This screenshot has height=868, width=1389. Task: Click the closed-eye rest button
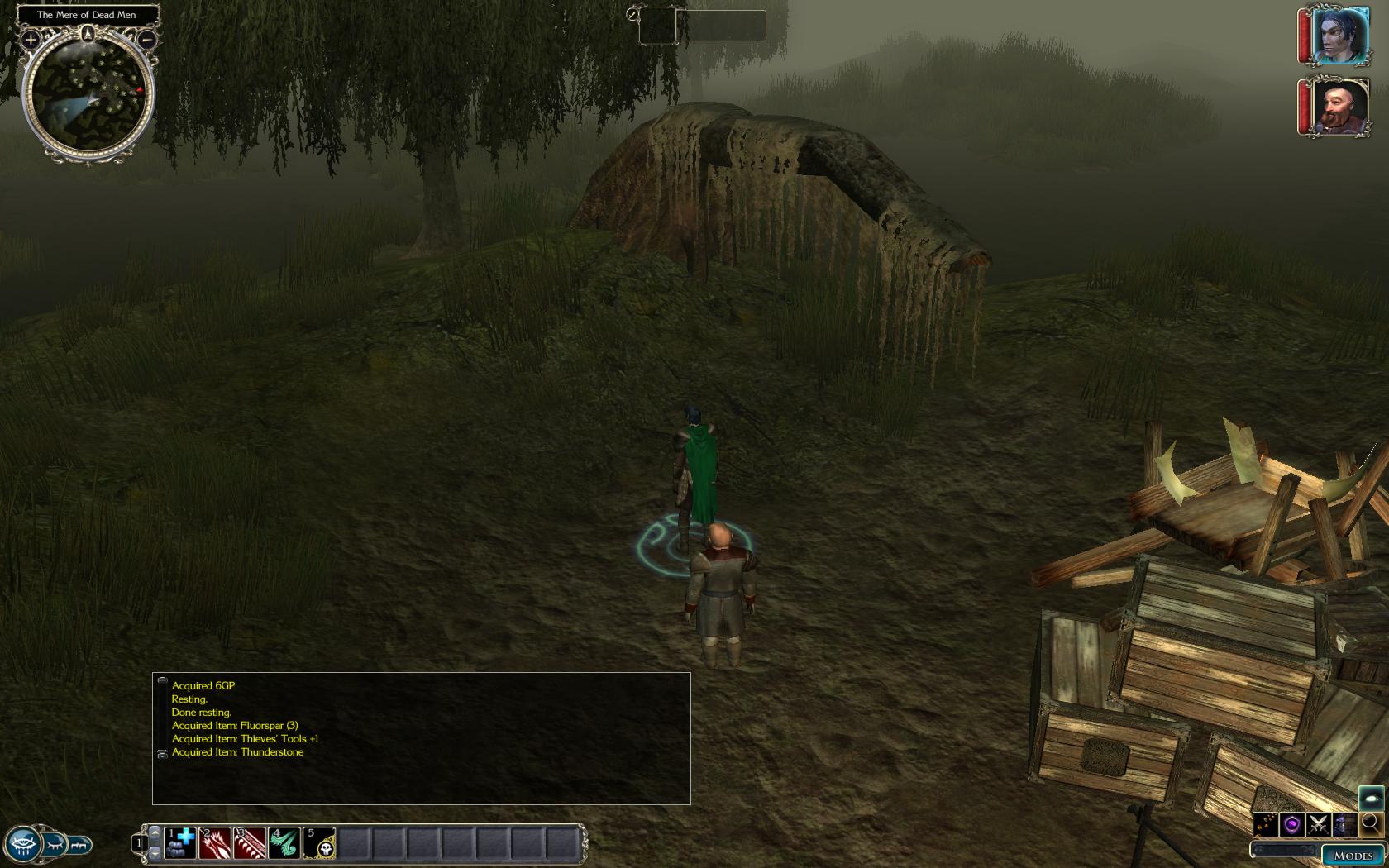[x=55, y=845]
